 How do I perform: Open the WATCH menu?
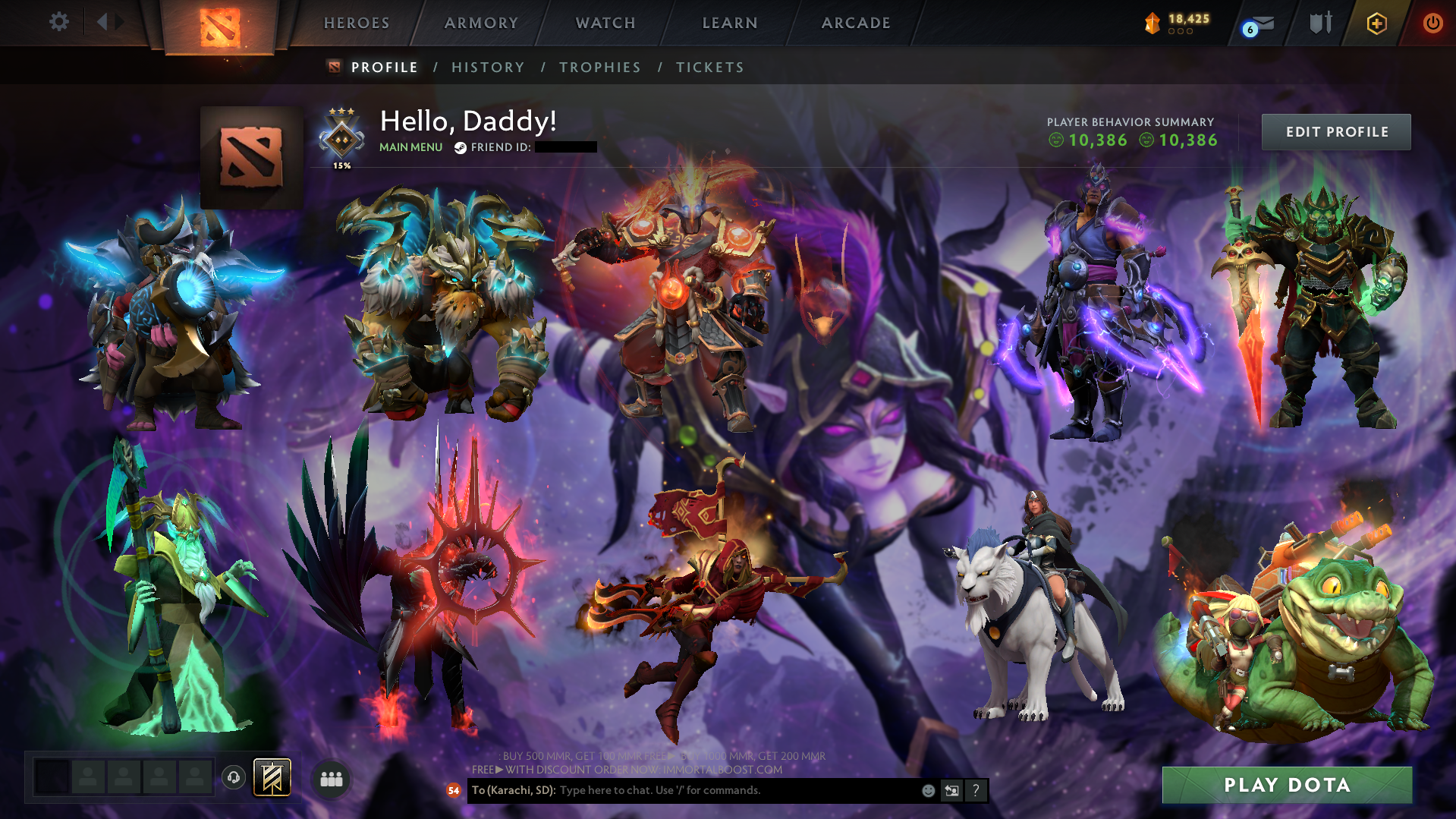coord(605,23)
